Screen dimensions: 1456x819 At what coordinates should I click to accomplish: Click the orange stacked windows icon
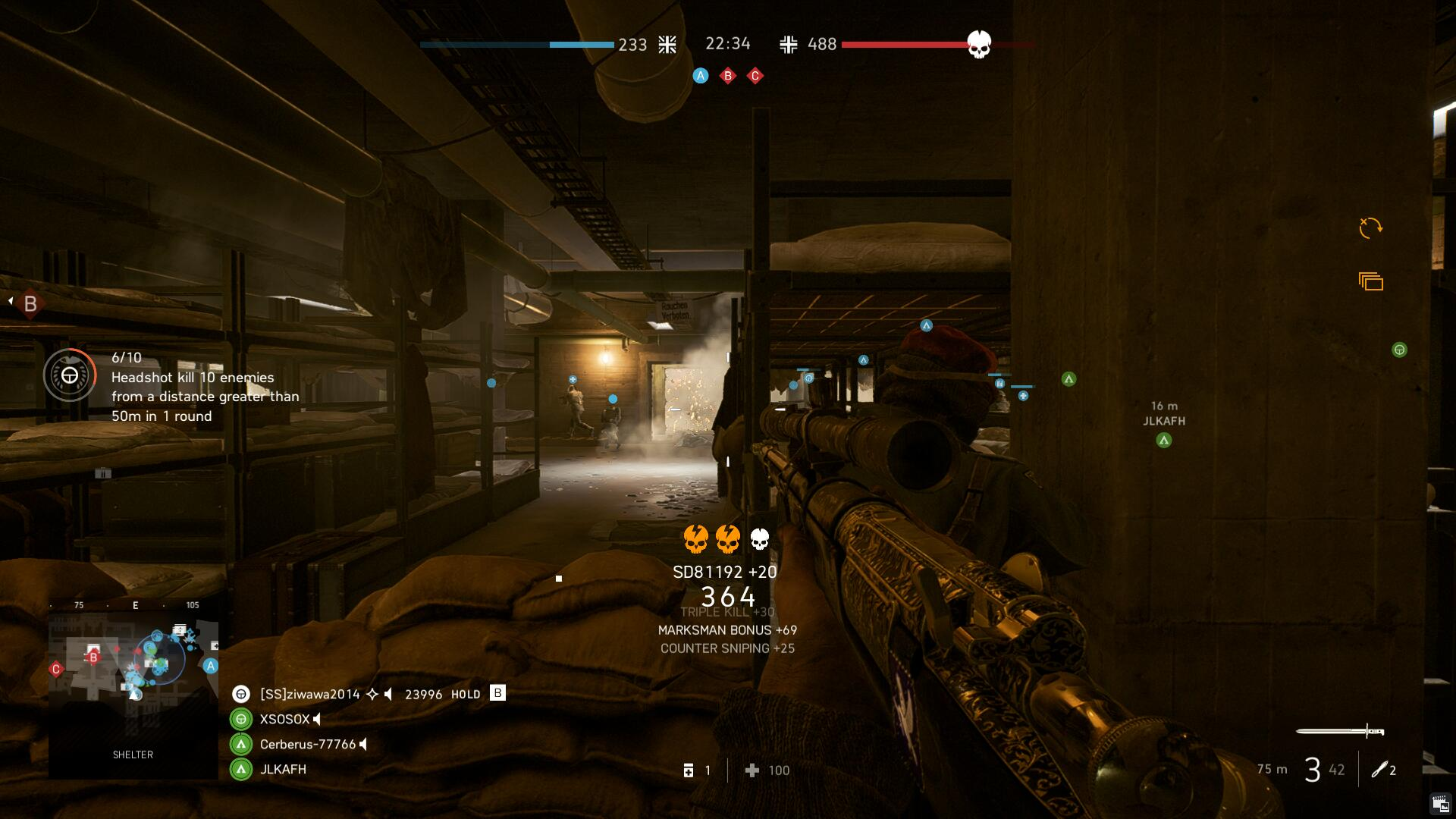(x=1371, y=282)
